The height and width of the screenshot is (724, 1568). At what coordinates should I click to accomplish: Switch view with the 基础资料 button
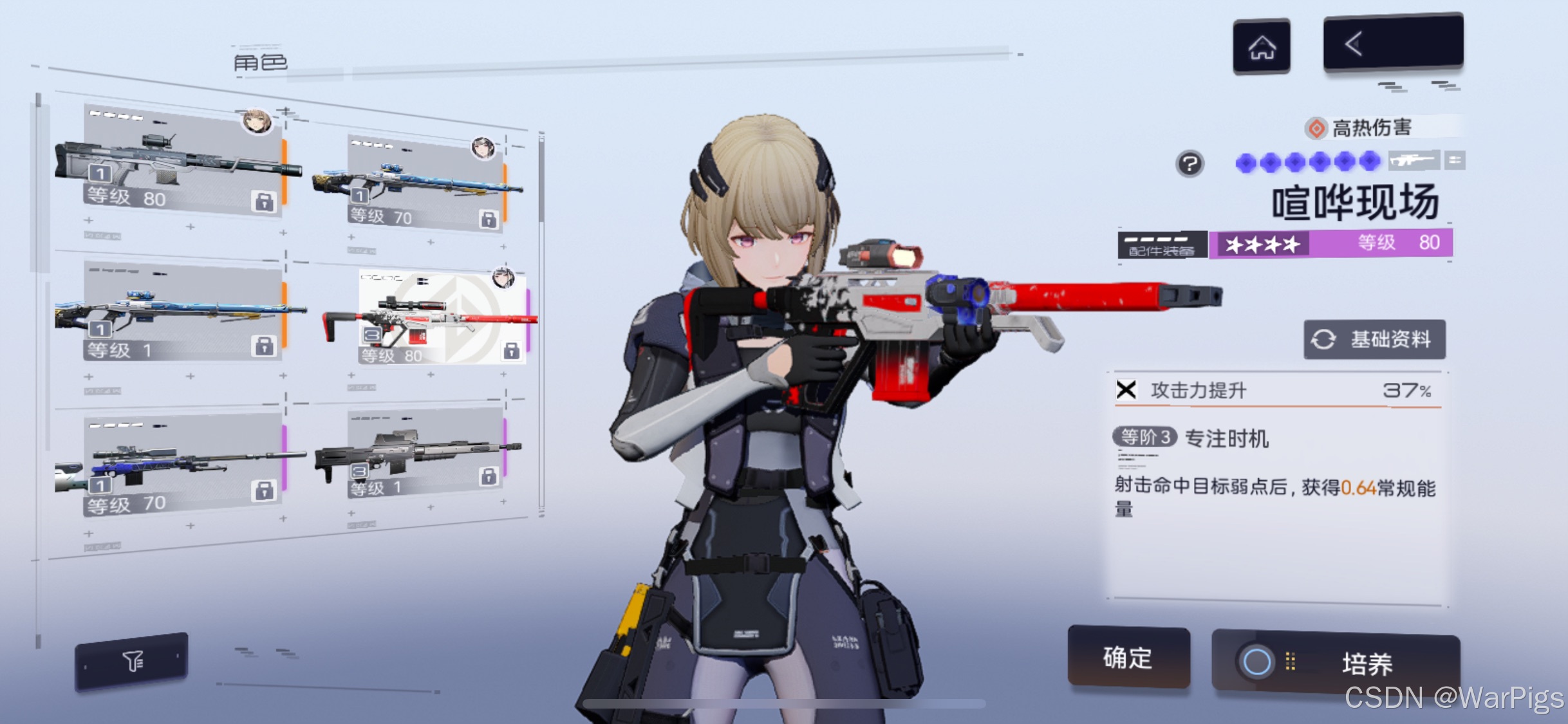(1374, 339)
